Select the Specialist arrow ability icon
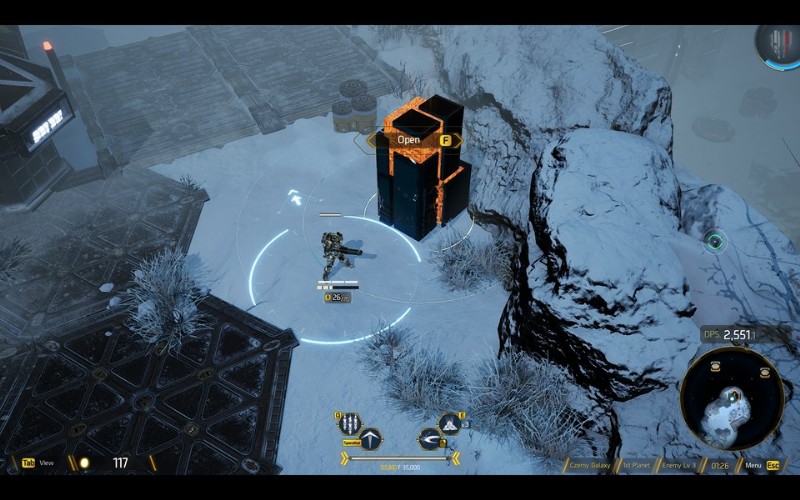 (370, 439)
